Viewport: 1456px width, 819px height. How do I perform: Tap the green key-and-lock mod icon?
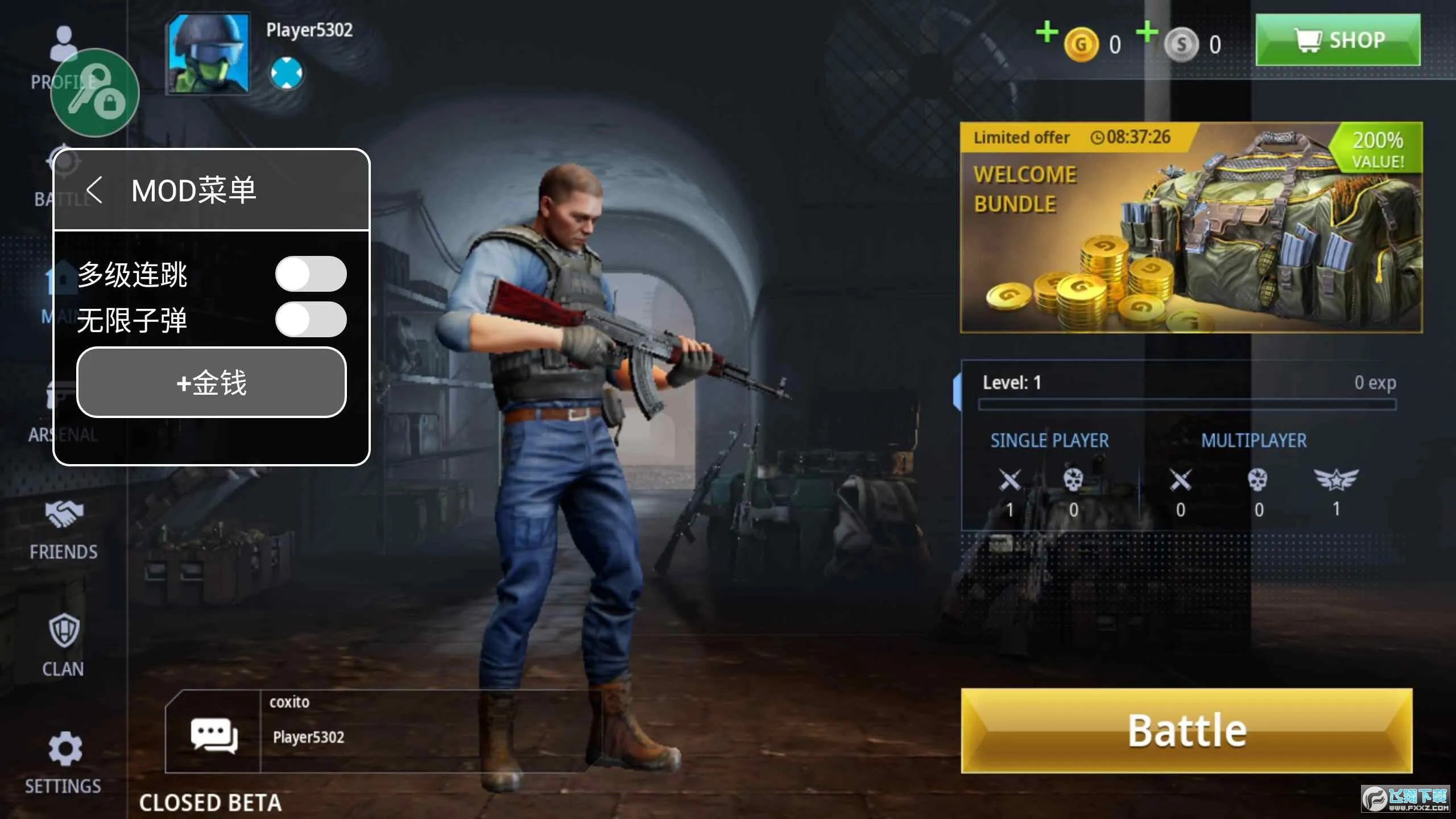coord(95,93)
